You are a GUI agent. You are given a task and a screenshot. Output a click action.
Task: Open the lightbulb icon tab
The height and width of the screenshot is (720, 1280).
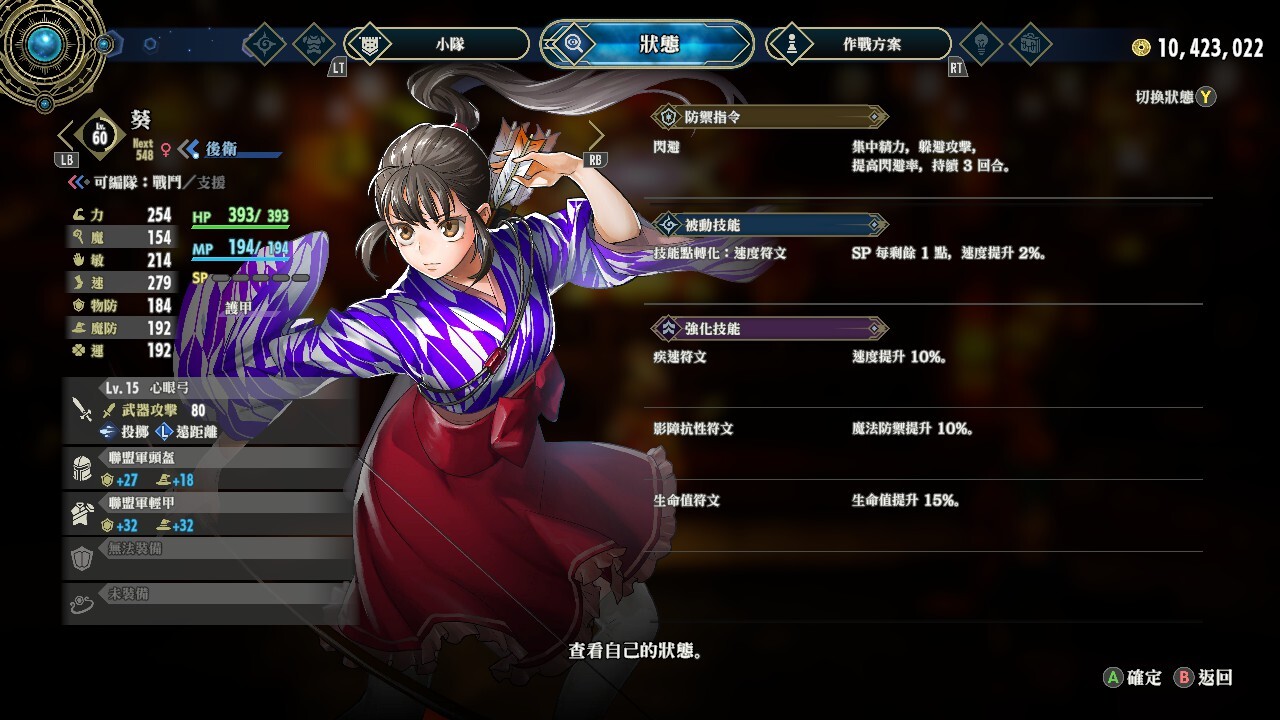click(x=981, y=45)
